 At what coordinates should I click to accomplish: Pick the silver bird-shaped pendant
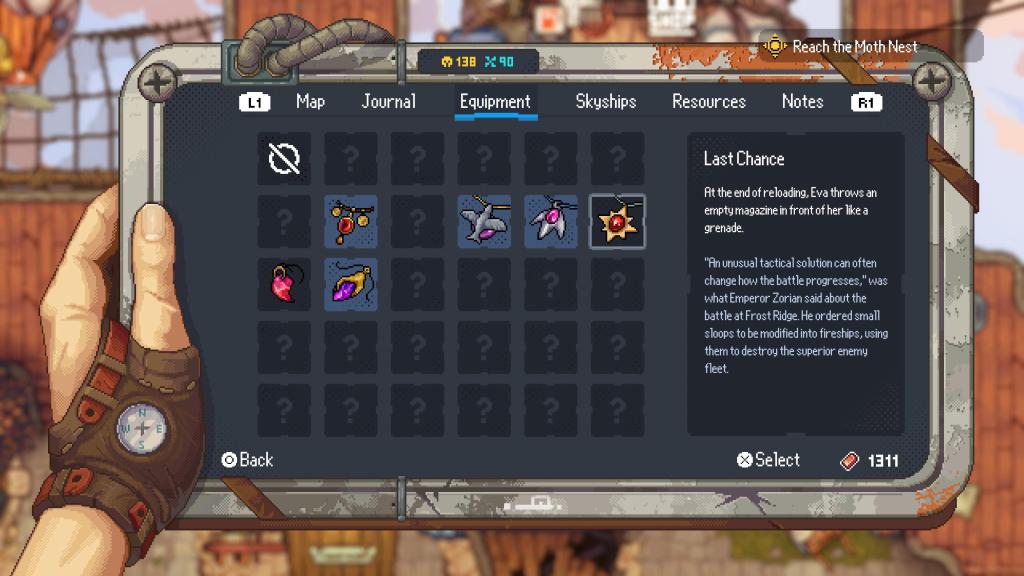click(x=484, y=221)
